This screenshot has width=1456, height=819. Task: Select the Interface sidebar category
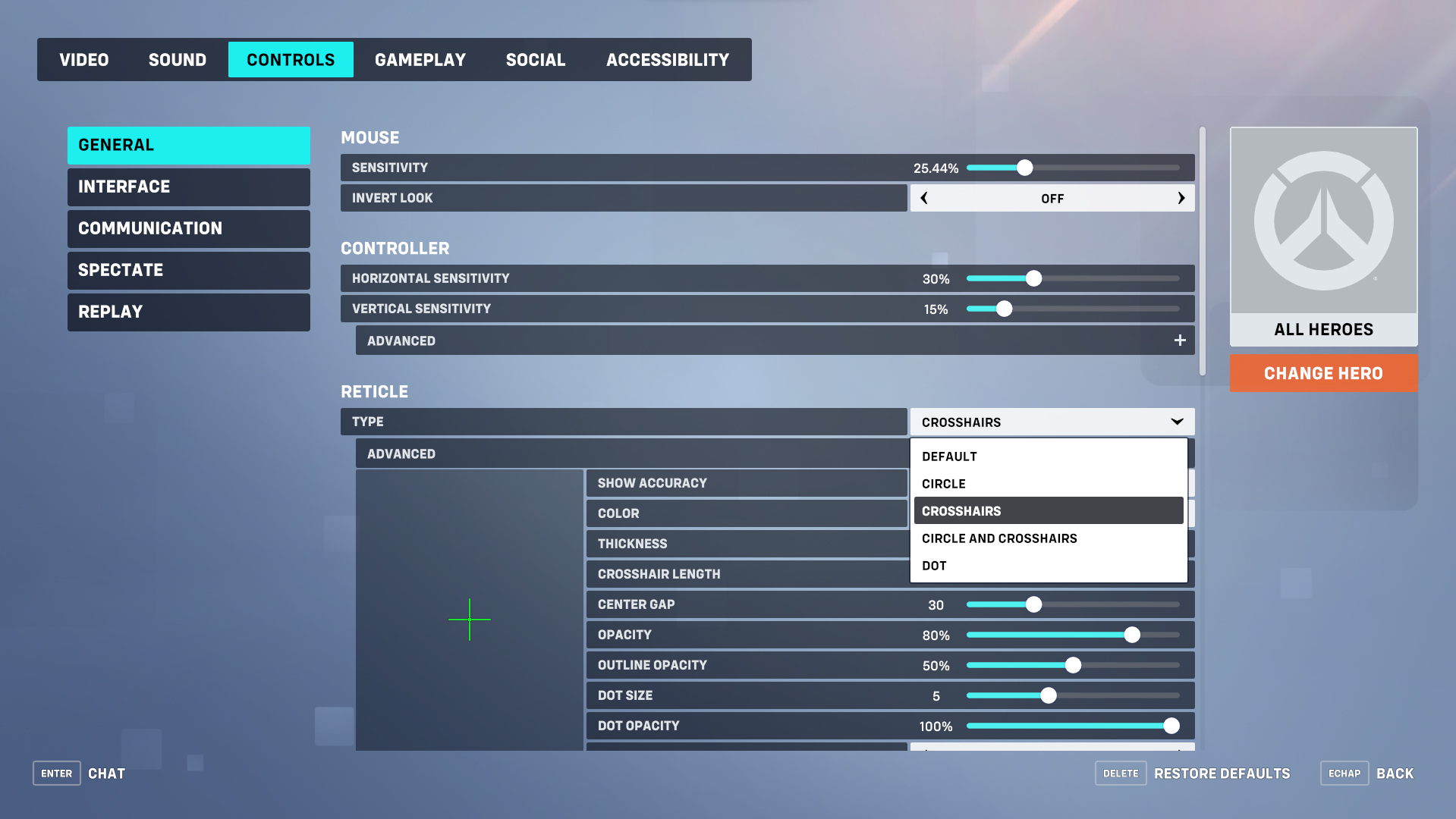point(188,187)
